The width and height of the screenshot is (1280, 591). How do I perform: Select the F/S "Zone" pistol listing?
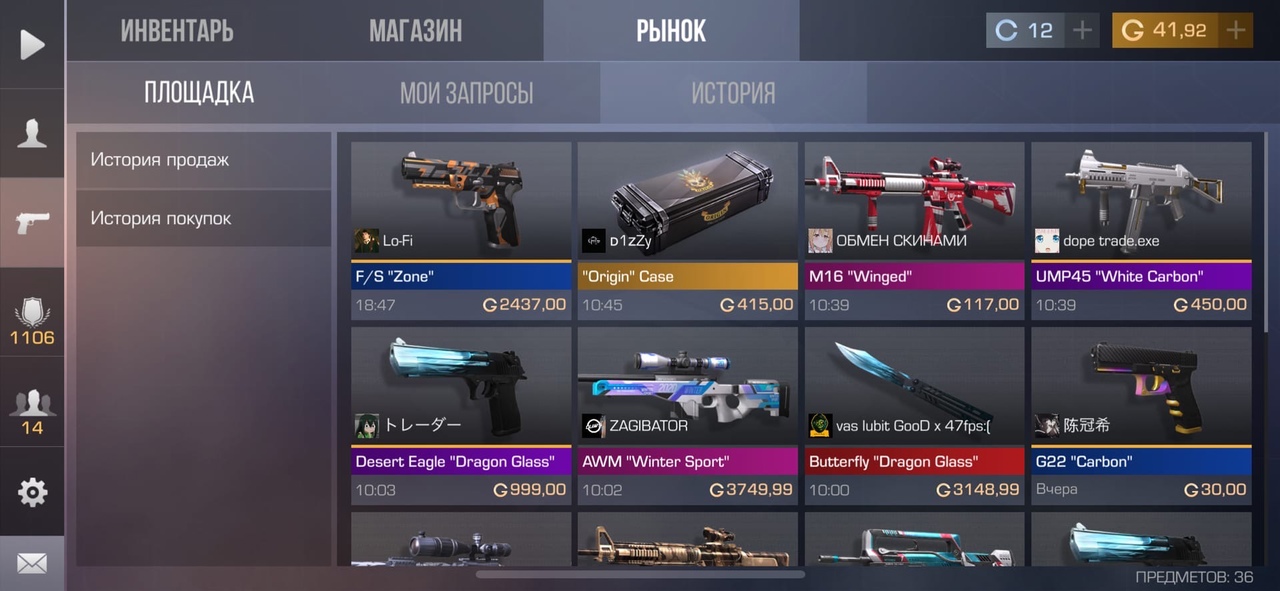coord(461,230)
